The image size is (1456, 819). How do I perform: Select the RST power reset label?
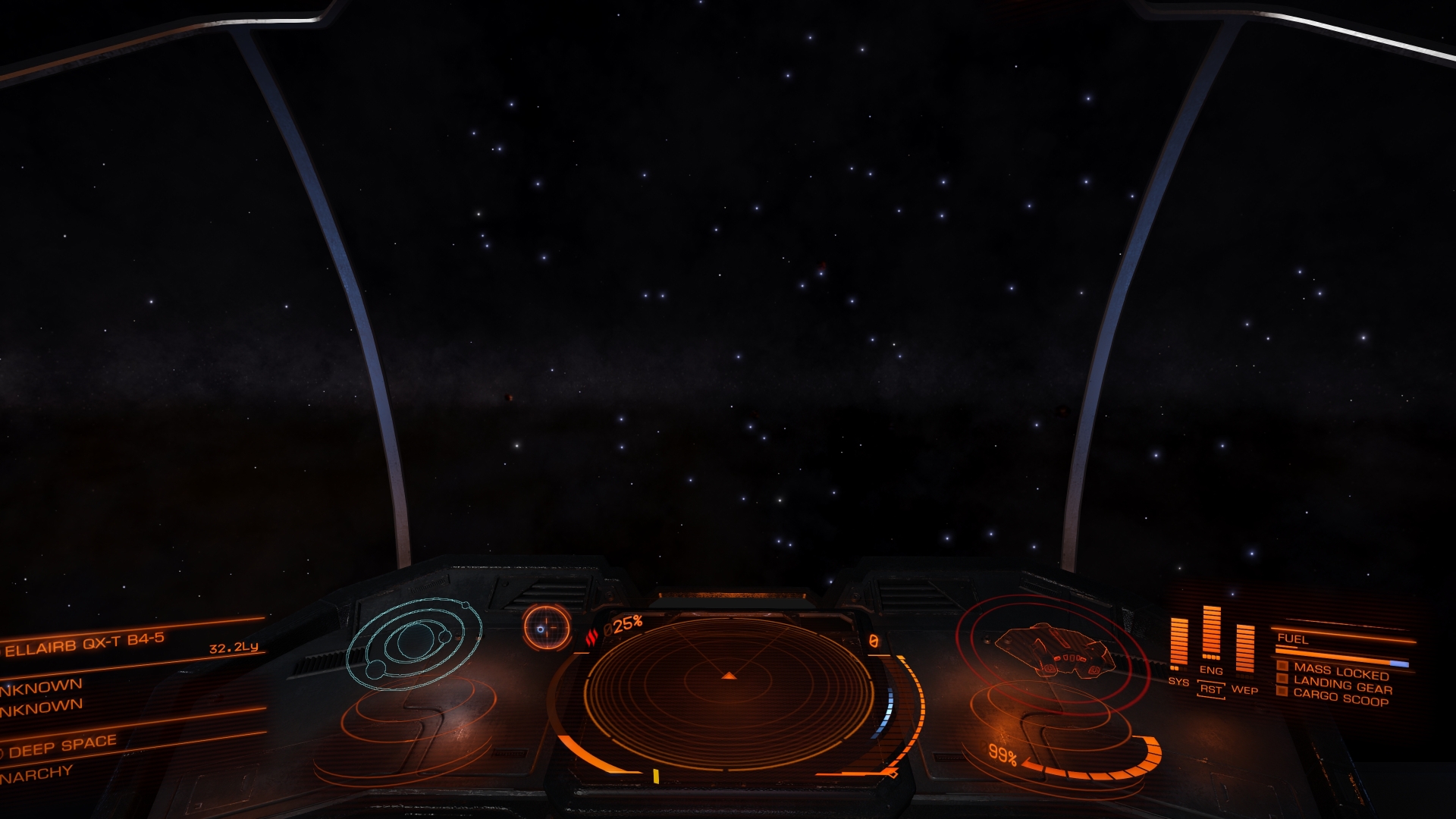tap(1210, 689)
